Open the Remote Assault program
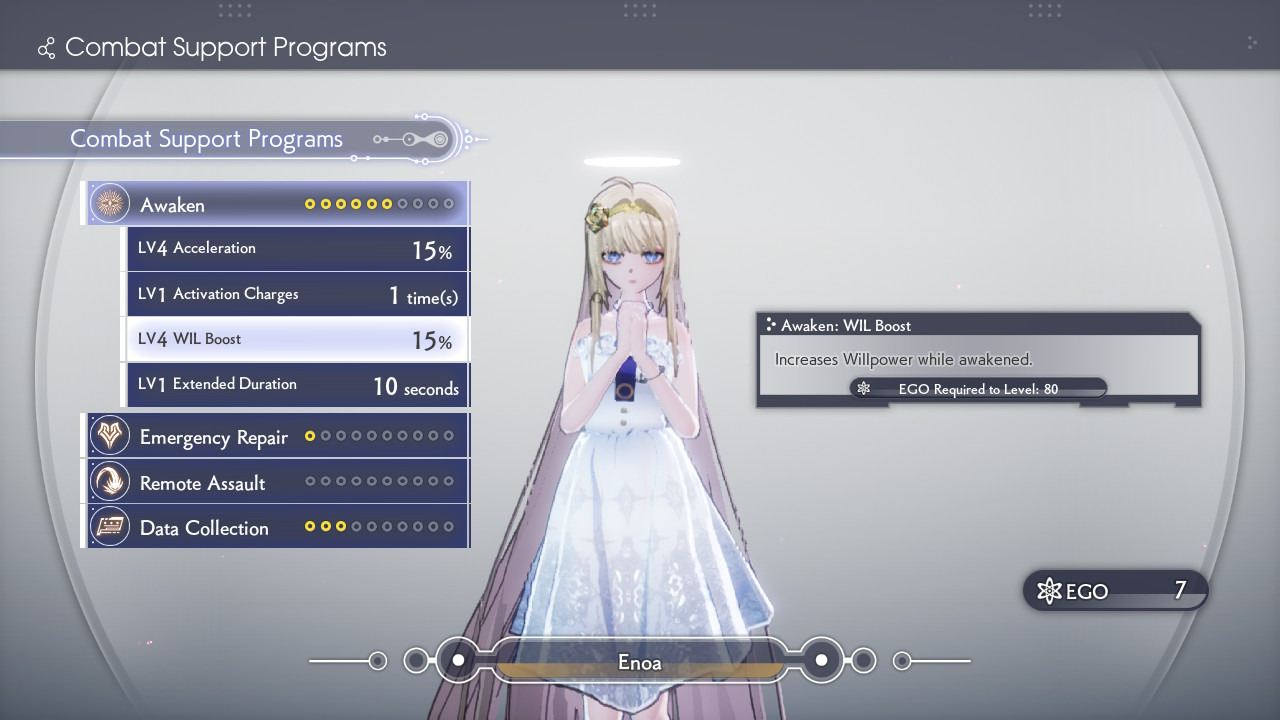This screenshot has height=720, width=1280. click(276, 483)
